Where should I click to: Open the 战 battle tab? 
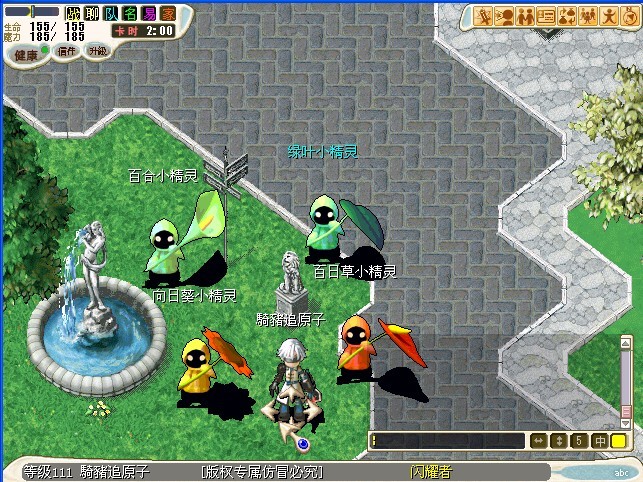click(x=74, y=13)
